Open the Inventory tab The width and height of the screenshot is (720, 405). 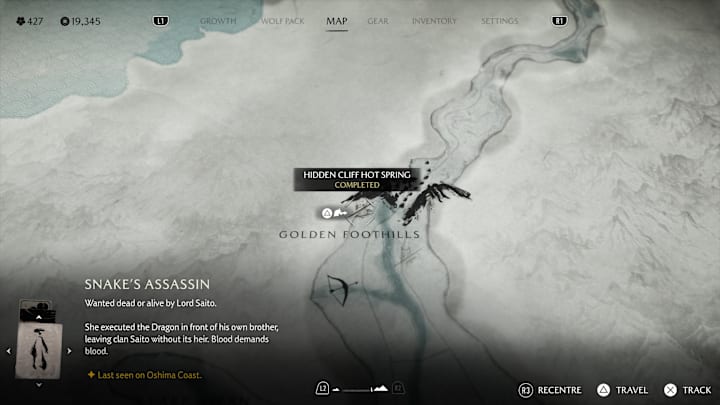click(434, 21)
